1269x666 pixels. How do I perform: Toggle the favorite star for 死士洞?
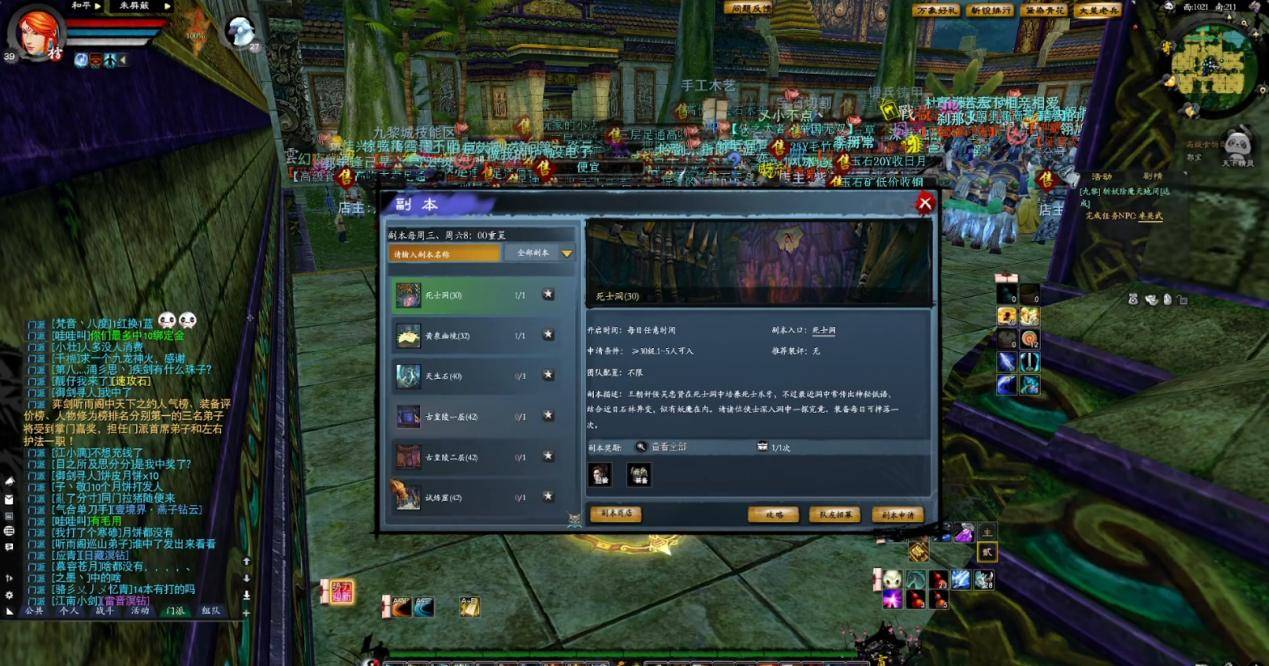pyautogui.click(x=548, y=295)
